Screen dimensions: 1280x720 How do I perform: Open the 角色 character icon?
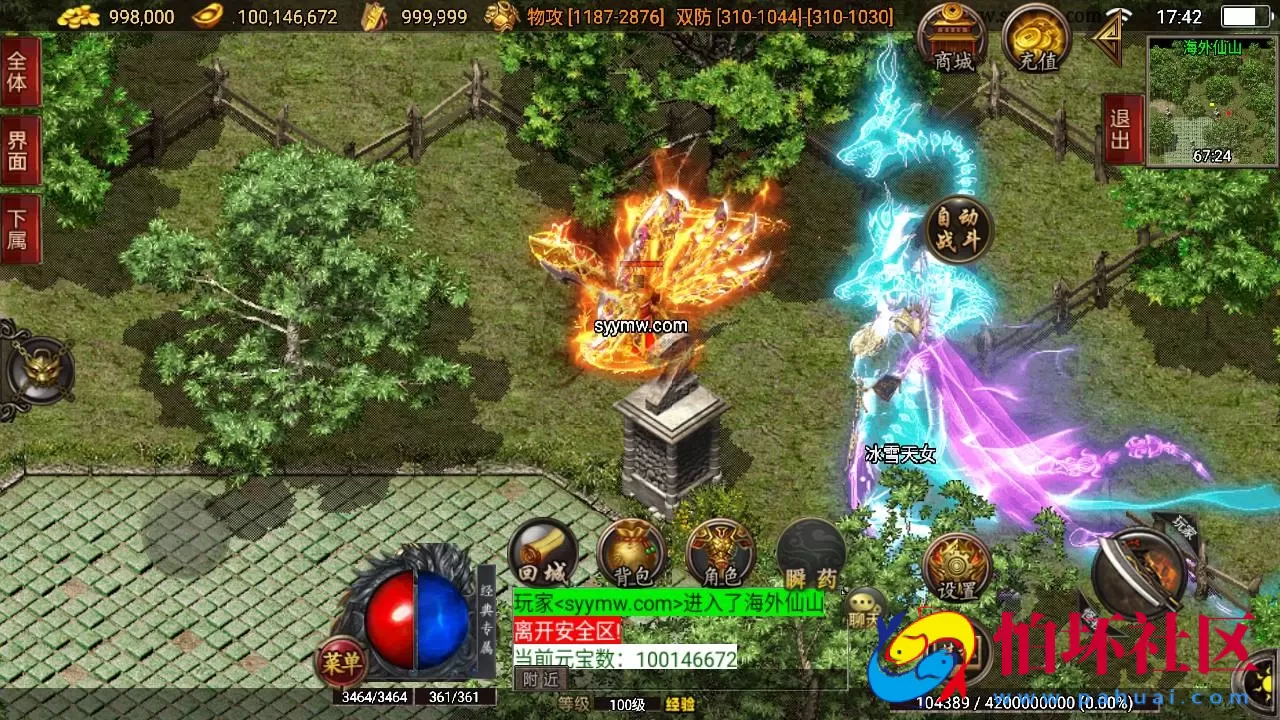tap(721, 550)
